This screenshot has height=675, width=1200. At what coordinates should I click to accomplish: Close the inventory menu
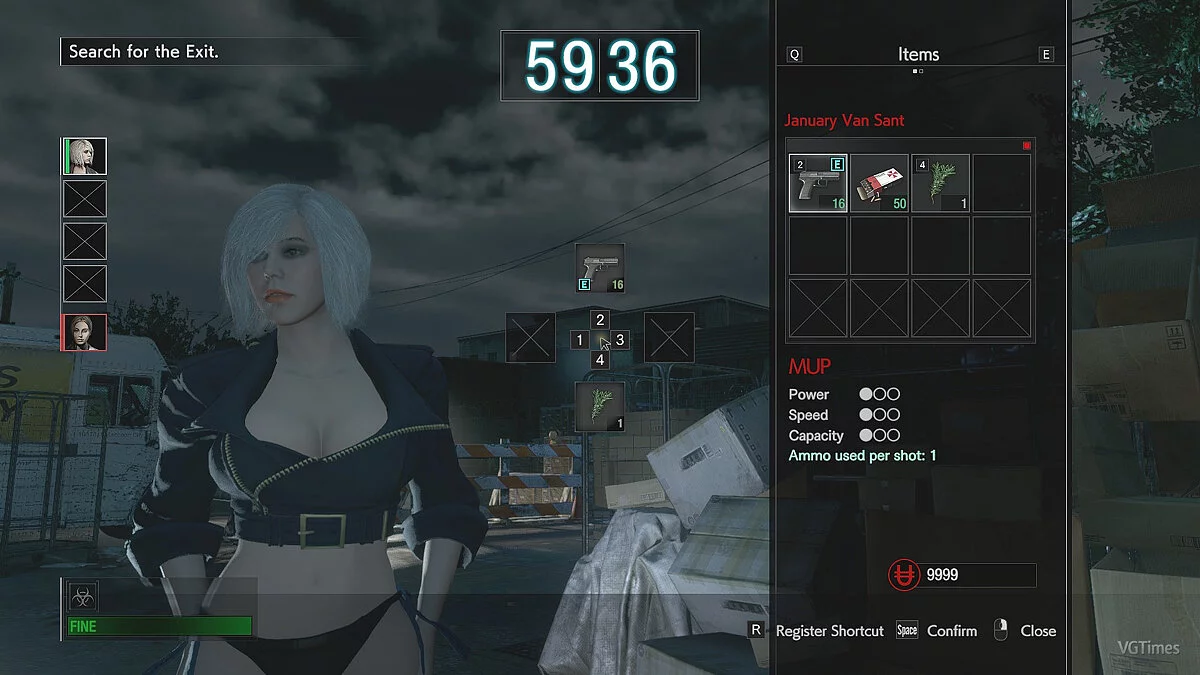point(1037,631)
